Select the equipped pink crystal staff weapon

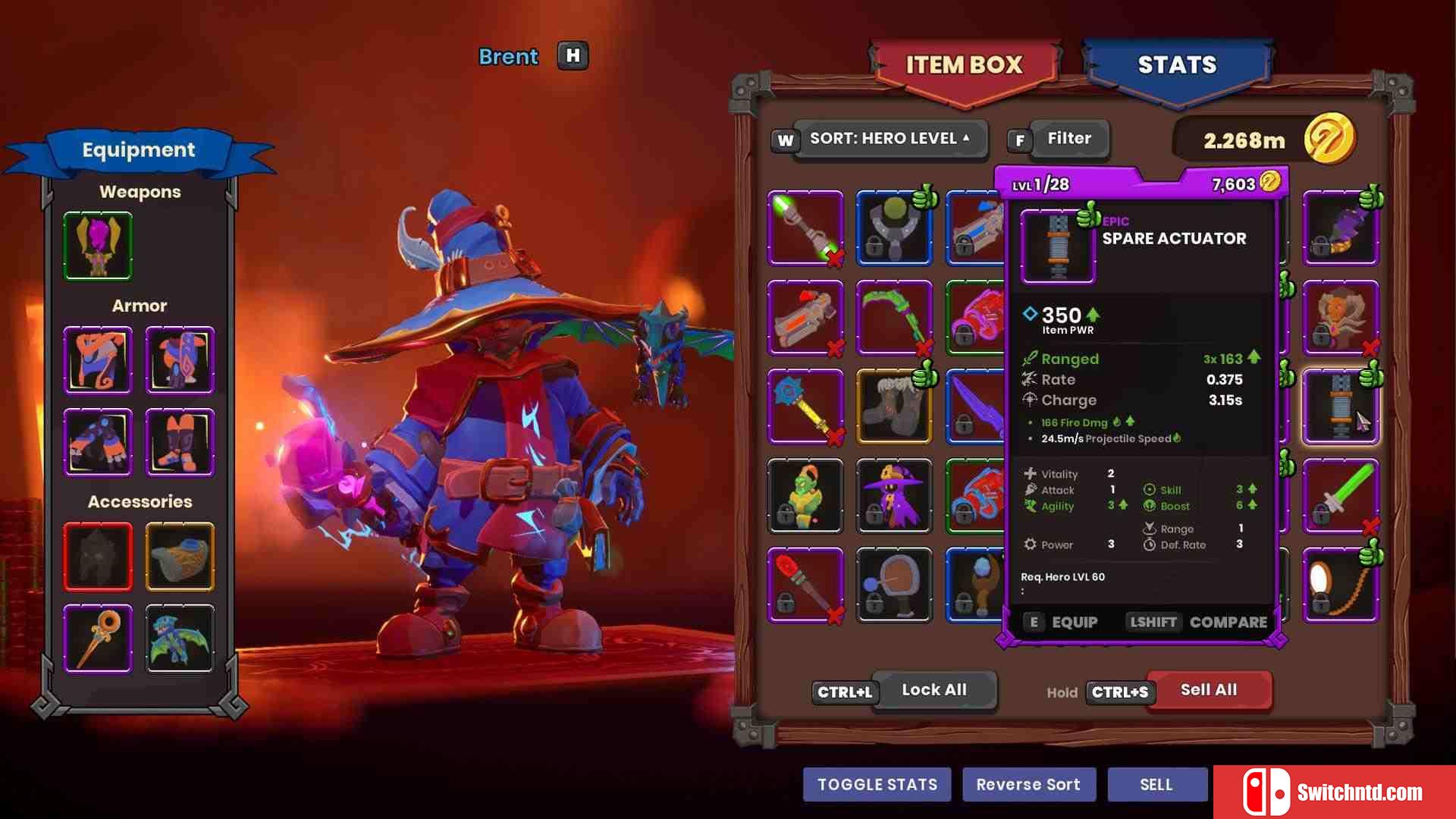(98, 246)
